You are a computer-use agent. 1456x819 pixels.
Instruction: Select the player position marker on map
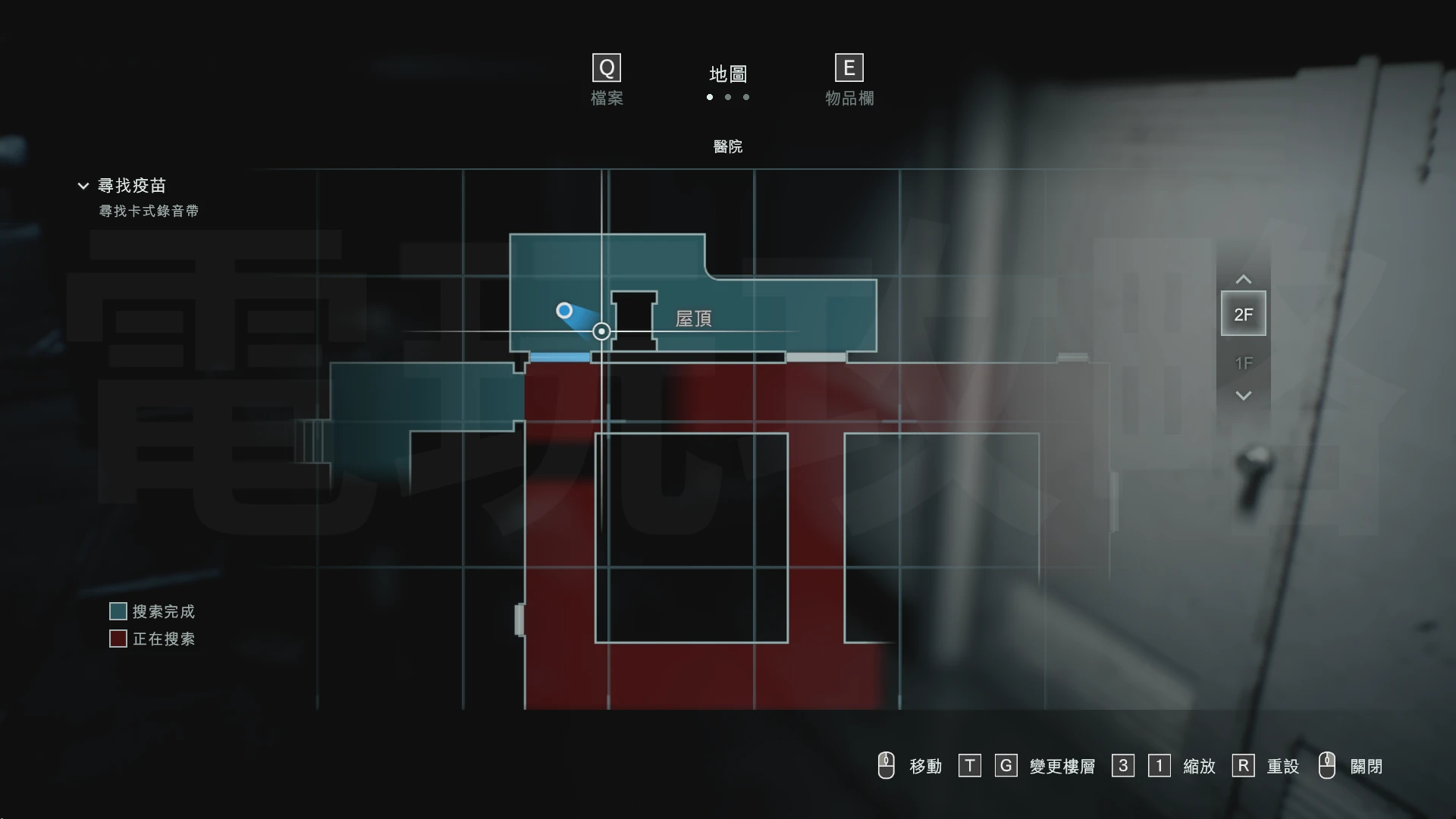coord(564,311)
